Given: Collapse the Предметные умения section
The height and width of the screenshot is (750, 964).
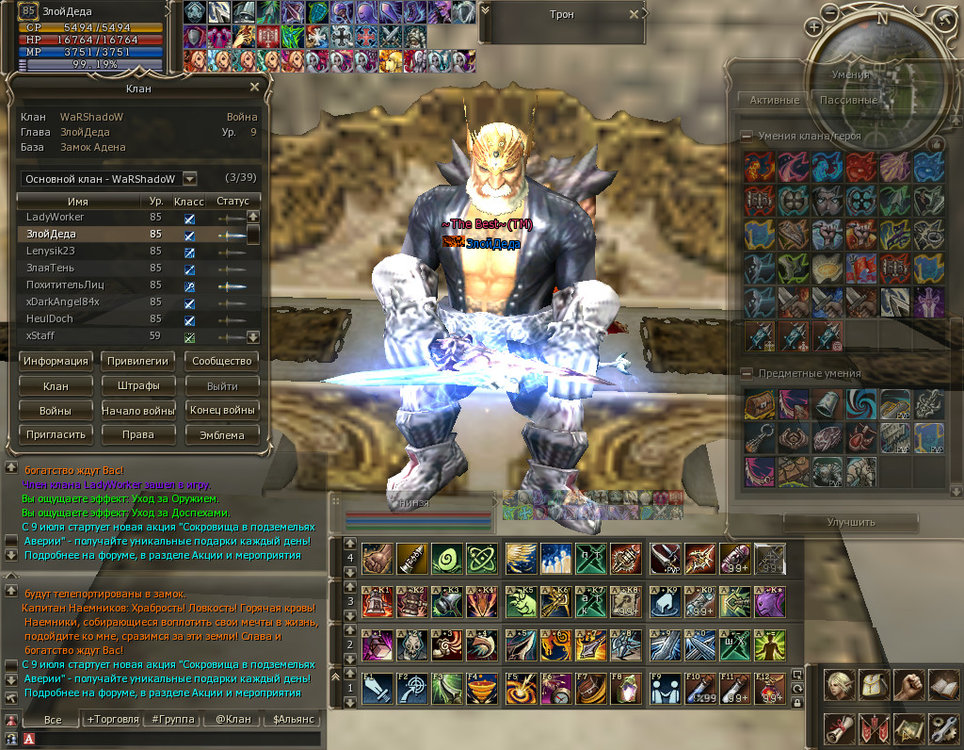Looking at the screenshot, I should 746,373.
